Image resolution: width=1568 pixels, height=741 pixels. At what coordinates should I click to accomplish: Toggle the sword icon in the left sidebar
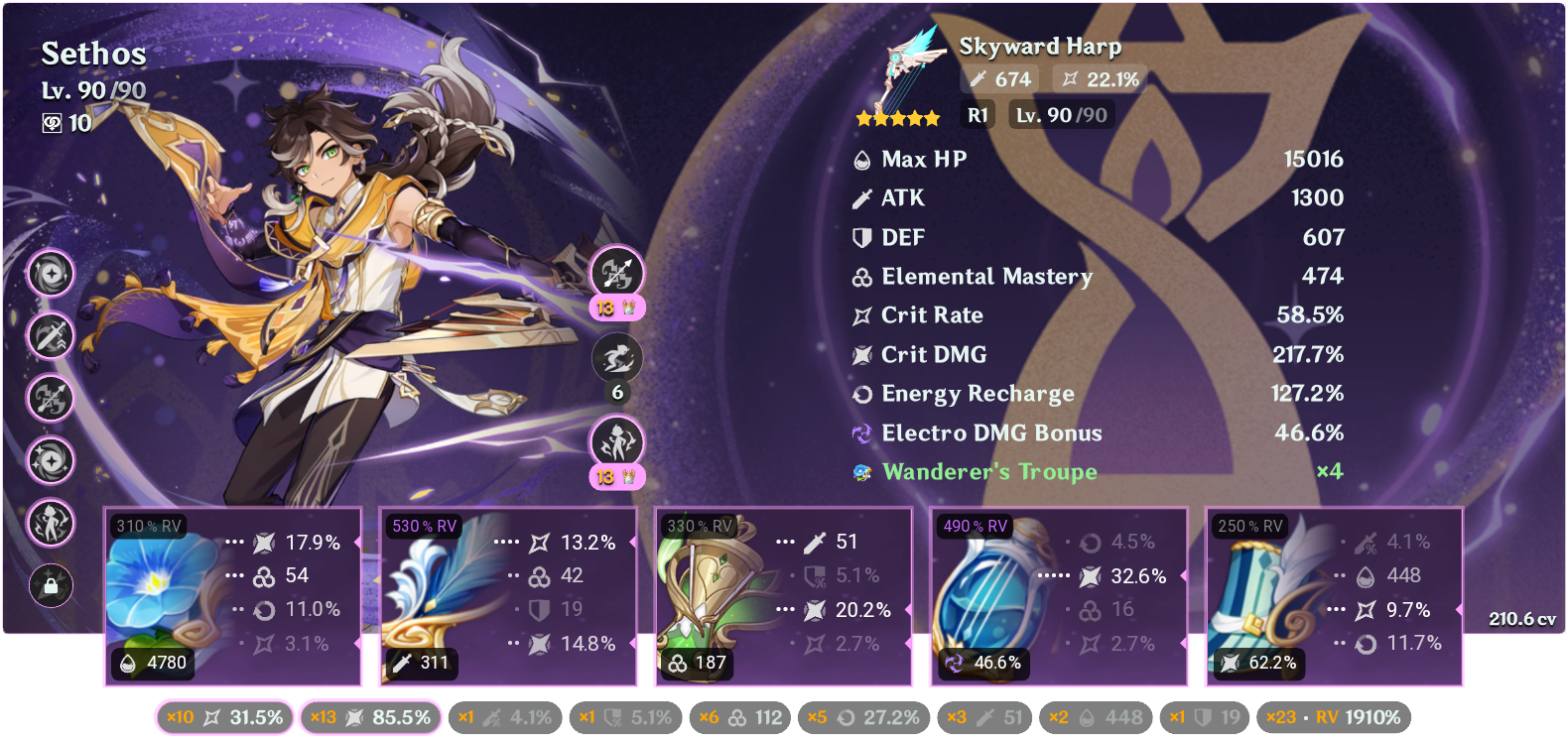(51, 337)
